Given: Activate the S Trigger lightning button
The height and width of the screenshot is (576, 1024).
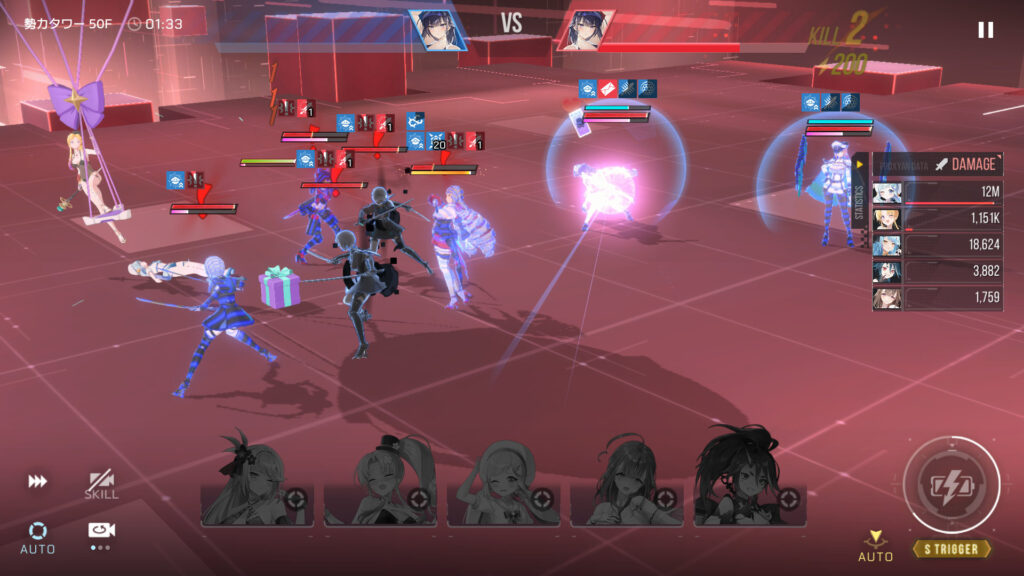Looking at the screenshot, I should (x=951, y=485).
